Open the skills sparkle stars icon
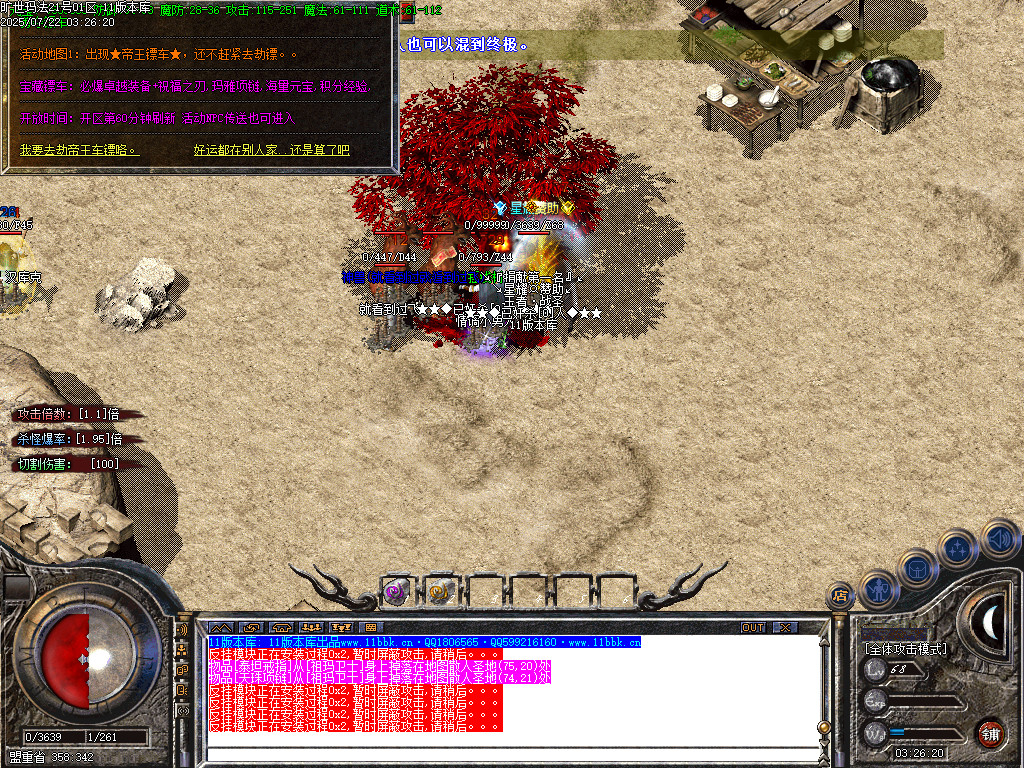Screen dimensions: 1024x768 pos(959,548)
